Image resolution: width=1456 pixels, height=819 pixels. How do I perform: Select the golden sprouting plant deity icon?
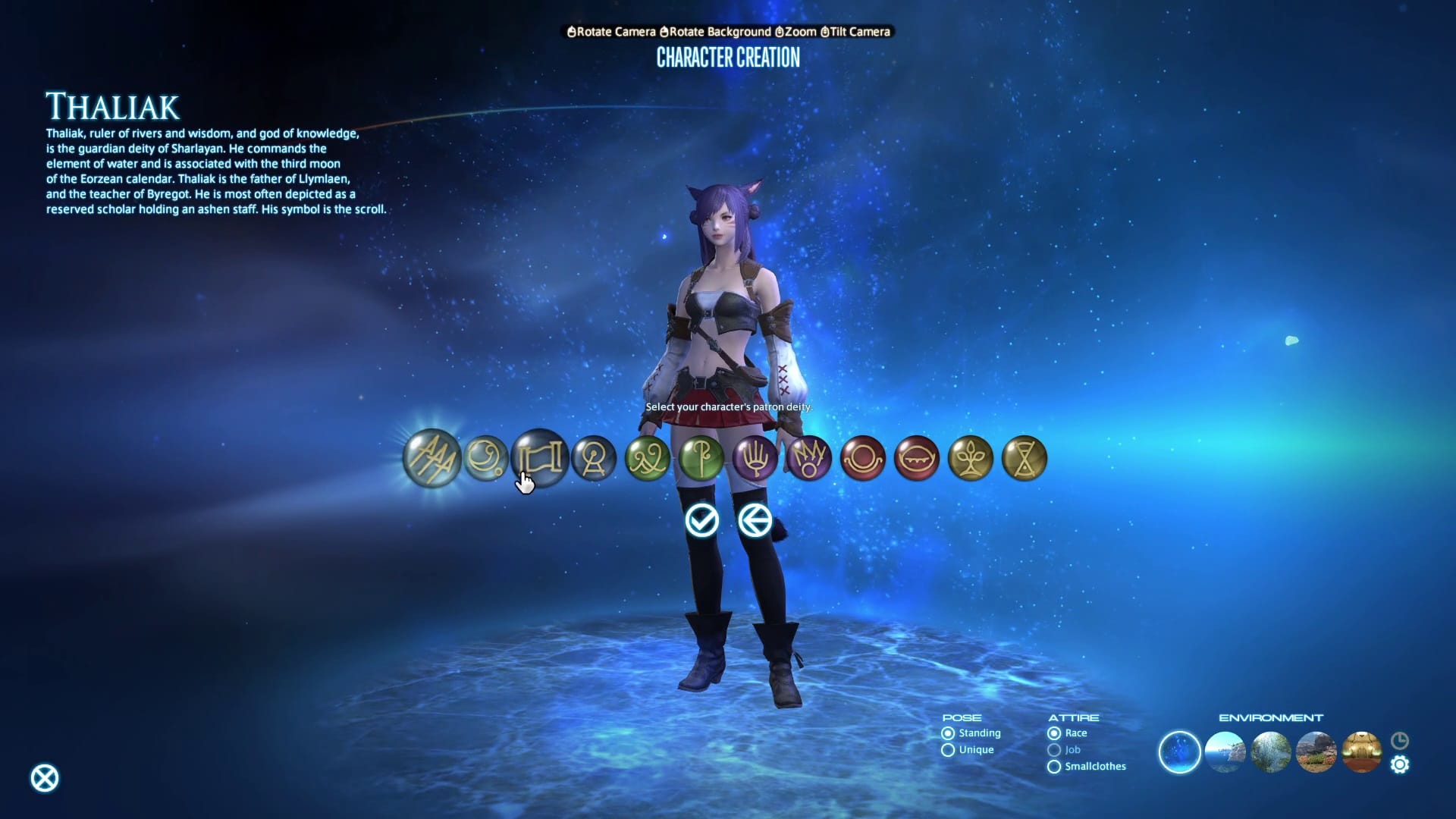(x=971, y=458)
